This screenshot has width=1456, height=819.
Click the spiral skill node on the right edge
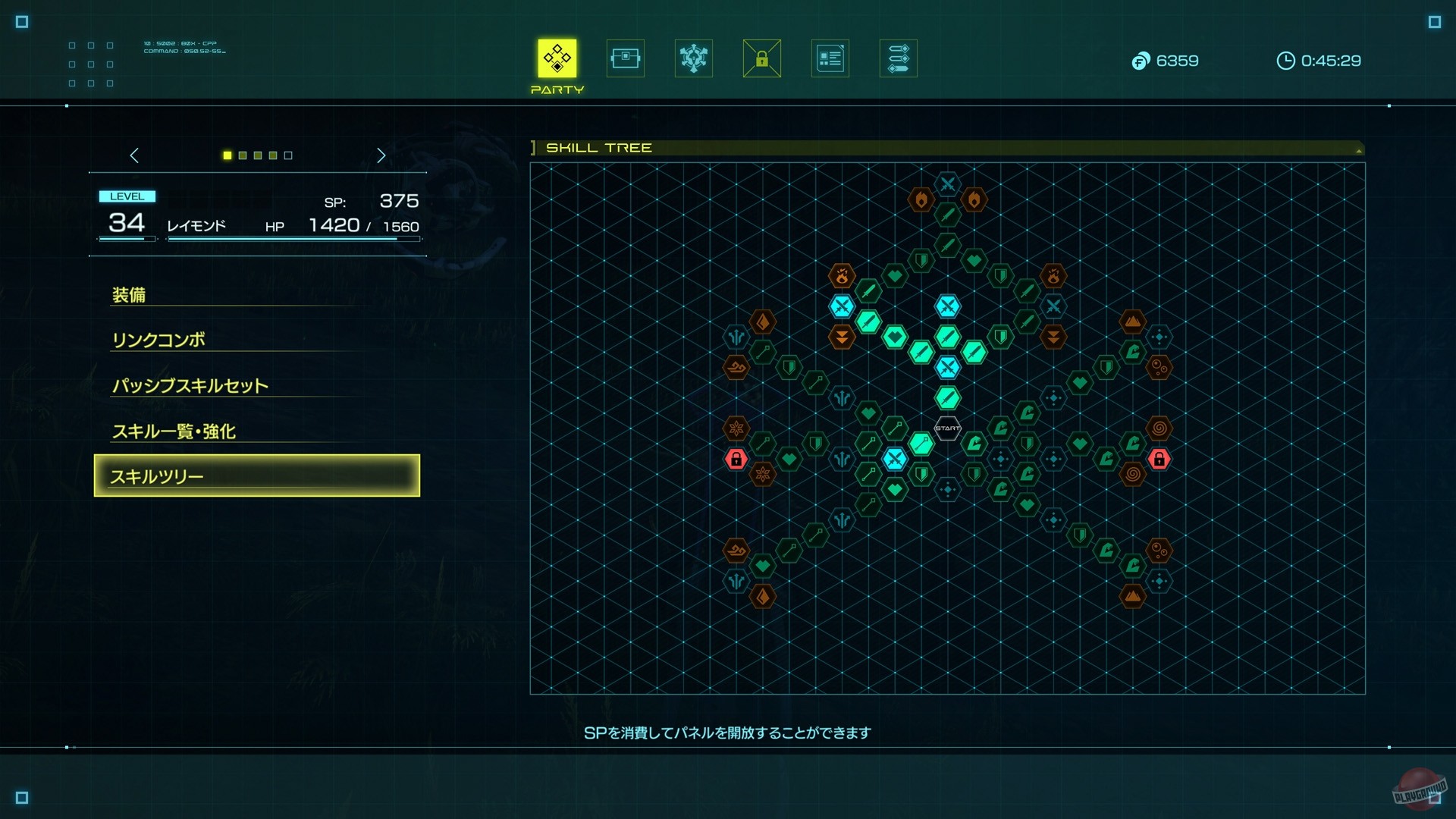click(1160, 428)
